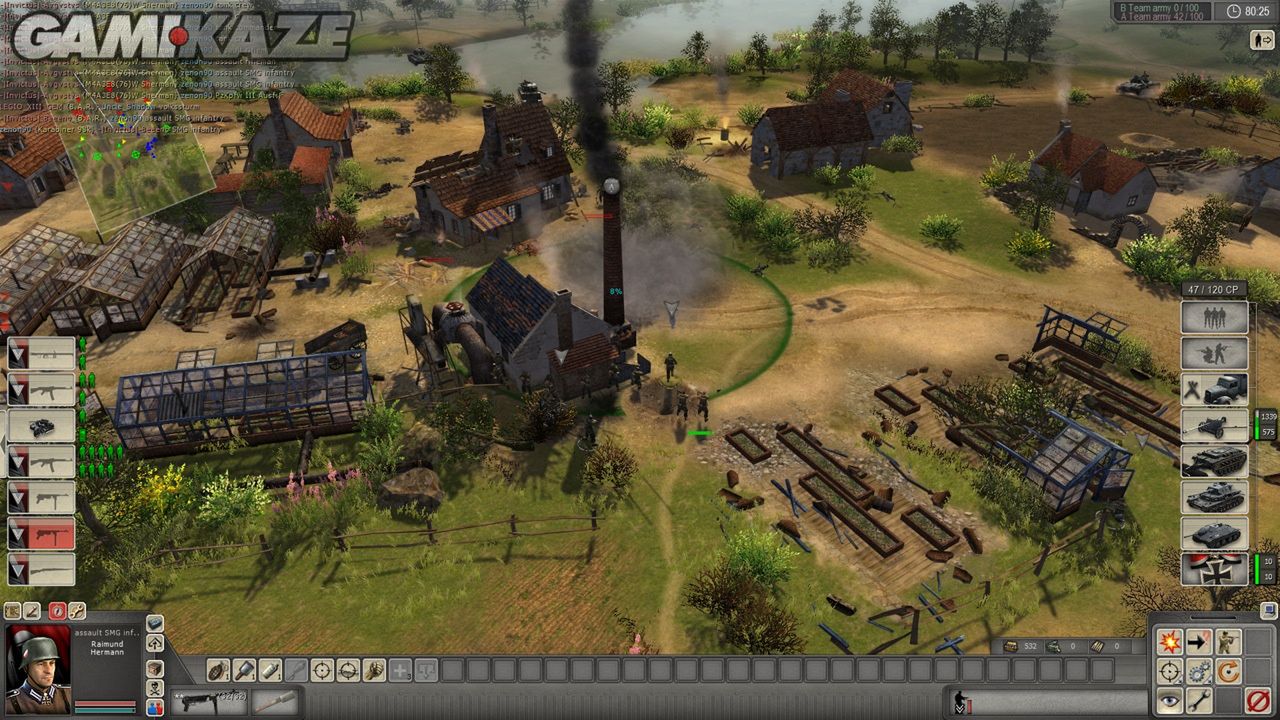Click the red cancel order button
The width and height of the screenshot is (1280, 720).
(1258, 701)
